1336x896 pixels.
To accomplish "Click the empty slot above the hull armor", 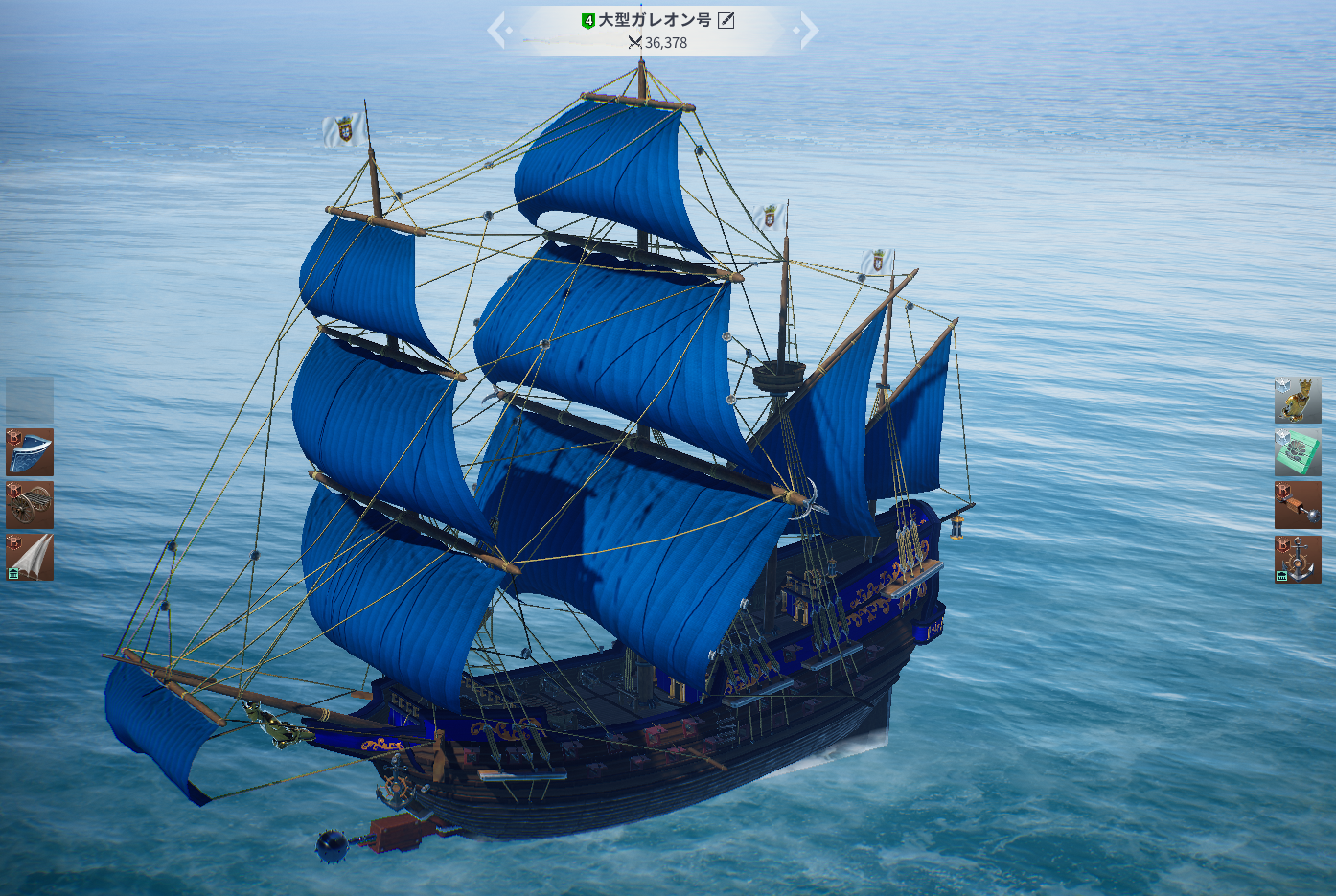I will pyautogui.click(x=30, y=400).
